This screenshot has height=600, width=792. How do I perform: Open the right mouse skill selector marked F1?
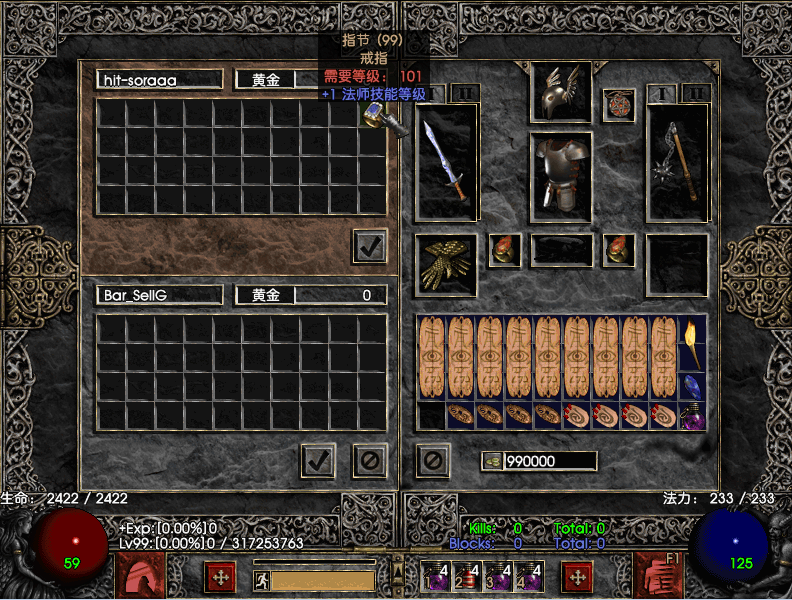[x=658, y=575]
